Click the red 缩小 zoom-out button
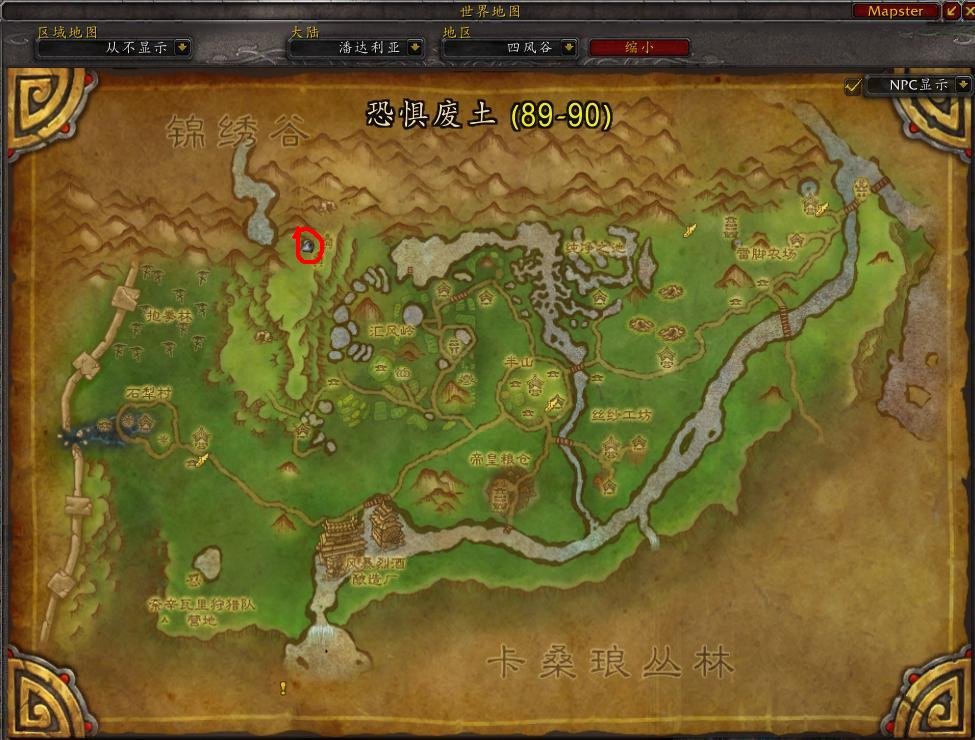The width and height of the screenshot is (975, 740). [639, 47]
